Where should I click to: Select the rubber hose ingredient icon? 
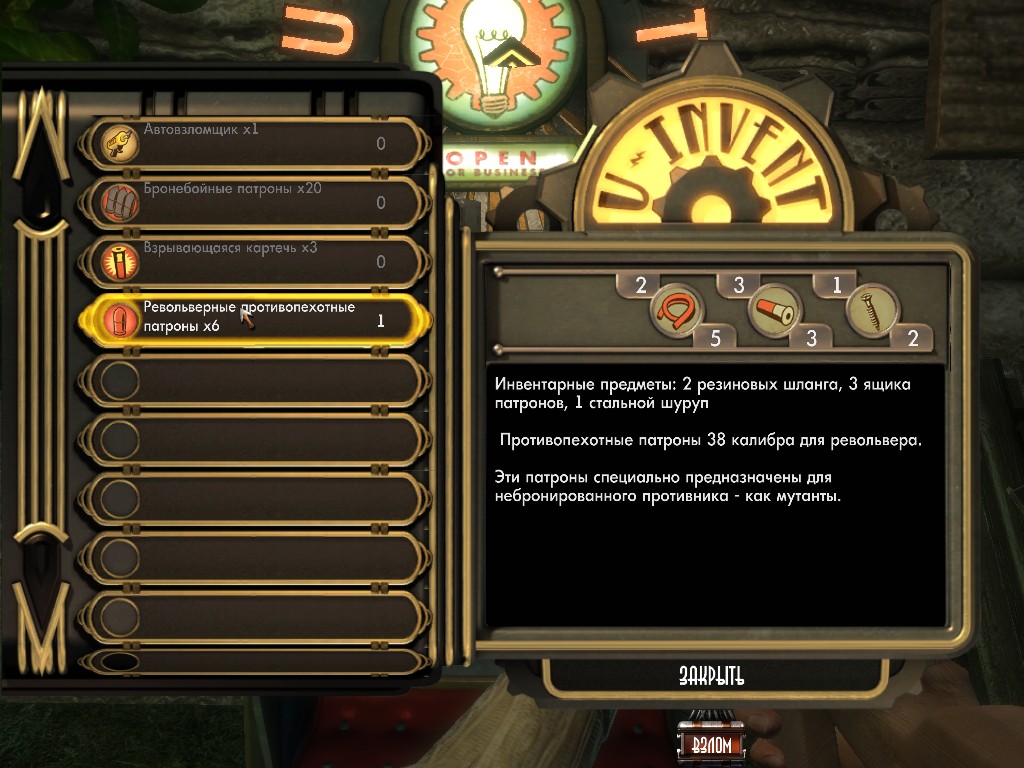click(x=675, y=312)
